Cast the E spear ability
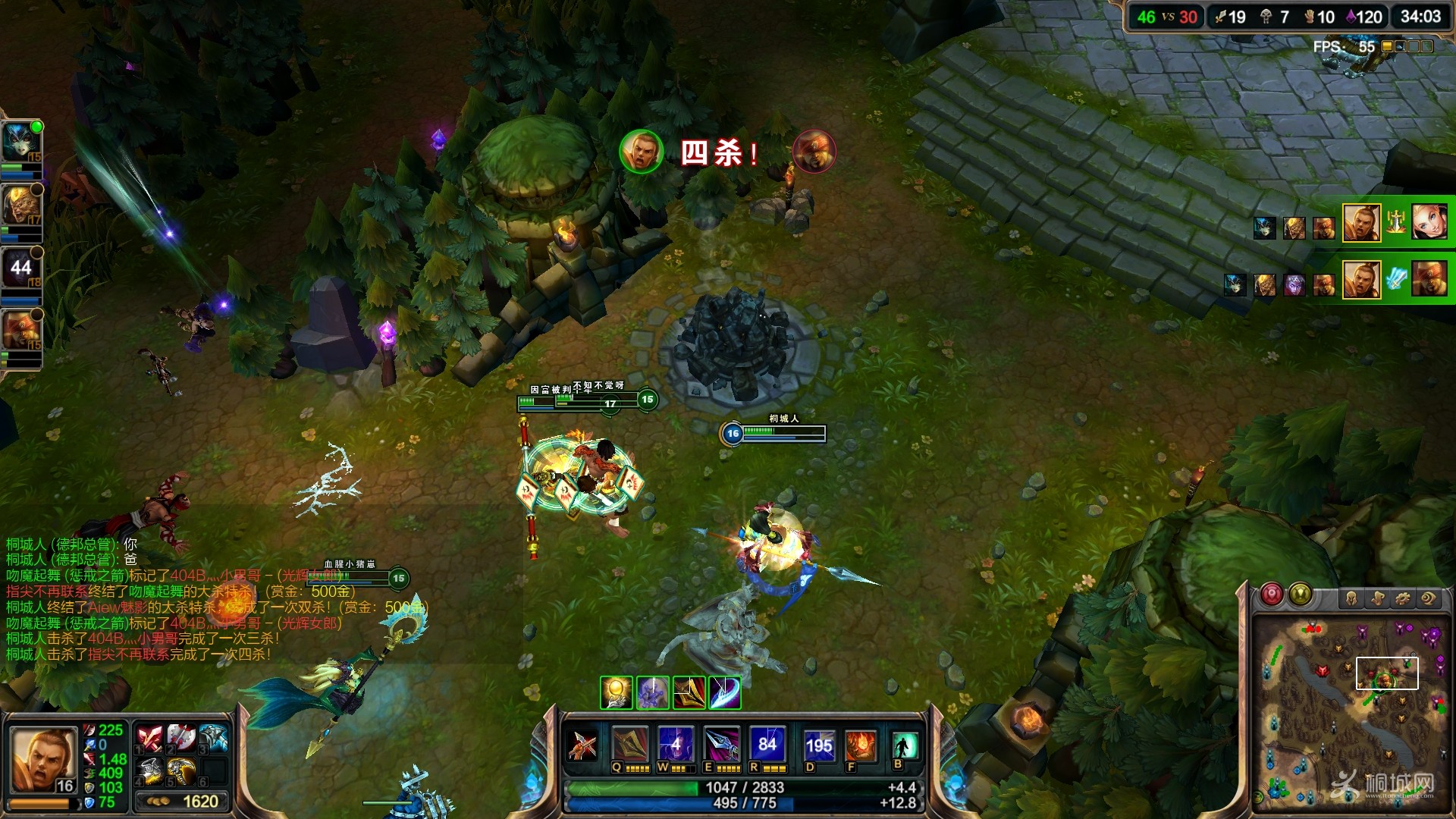 pyautogui.click(x=721, y=745)
